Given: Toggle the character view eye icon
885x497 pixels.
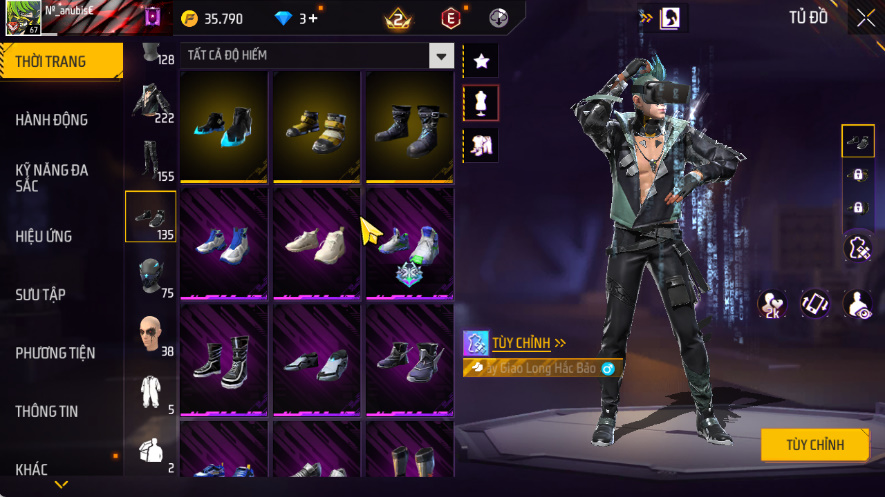Looking at the screenshot, I should click(858, 304).
